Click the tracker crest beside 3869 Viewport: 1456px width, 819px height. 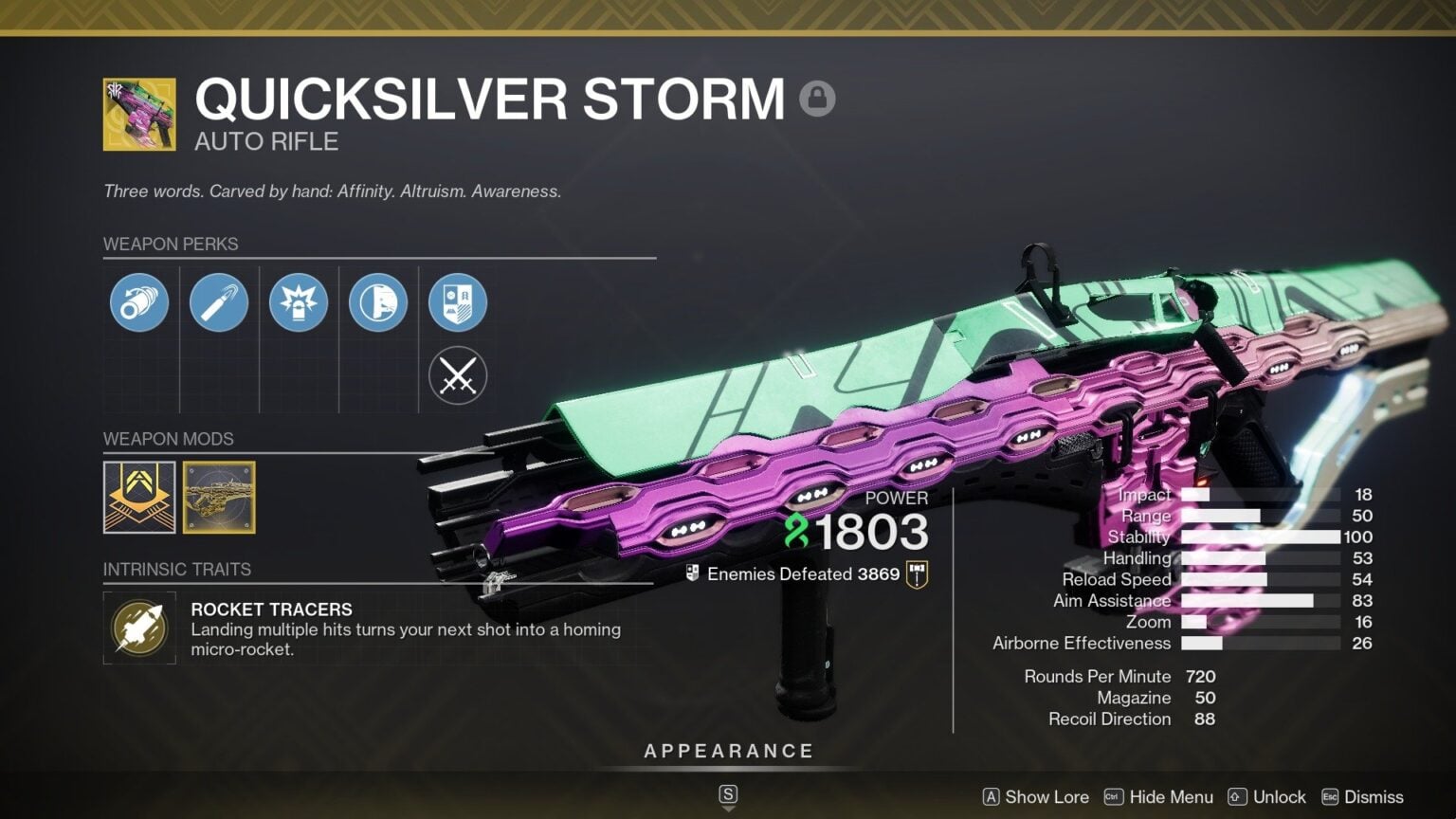[916, 573]
